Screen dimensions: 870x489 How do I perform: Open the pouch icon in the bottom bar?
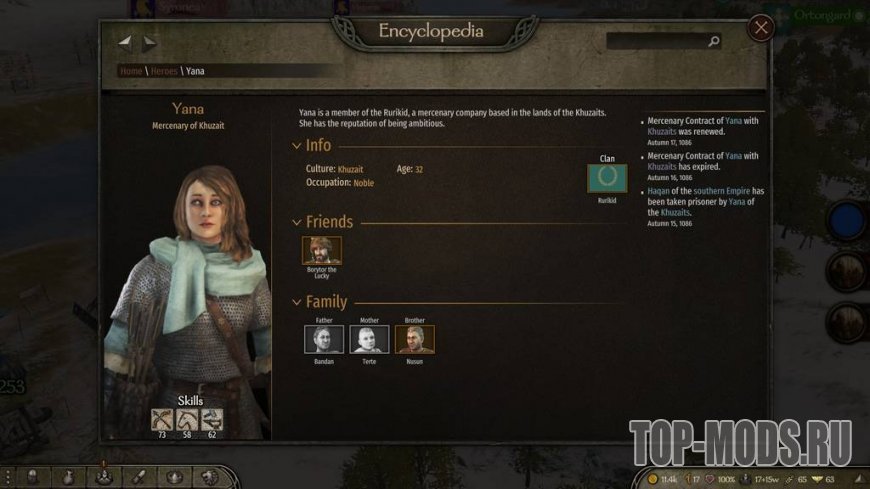(x=68, y=477)
